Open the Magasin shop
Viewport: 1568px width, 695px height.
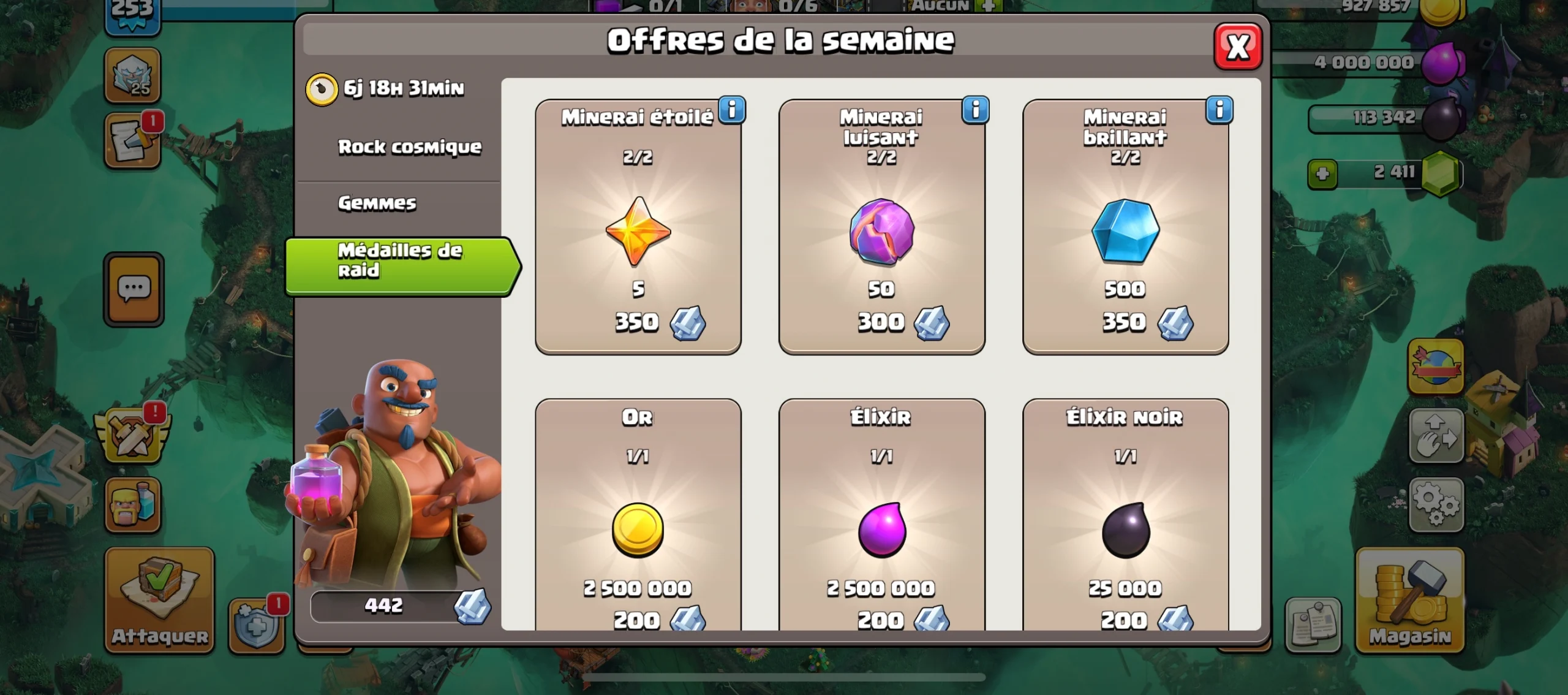1412,598
